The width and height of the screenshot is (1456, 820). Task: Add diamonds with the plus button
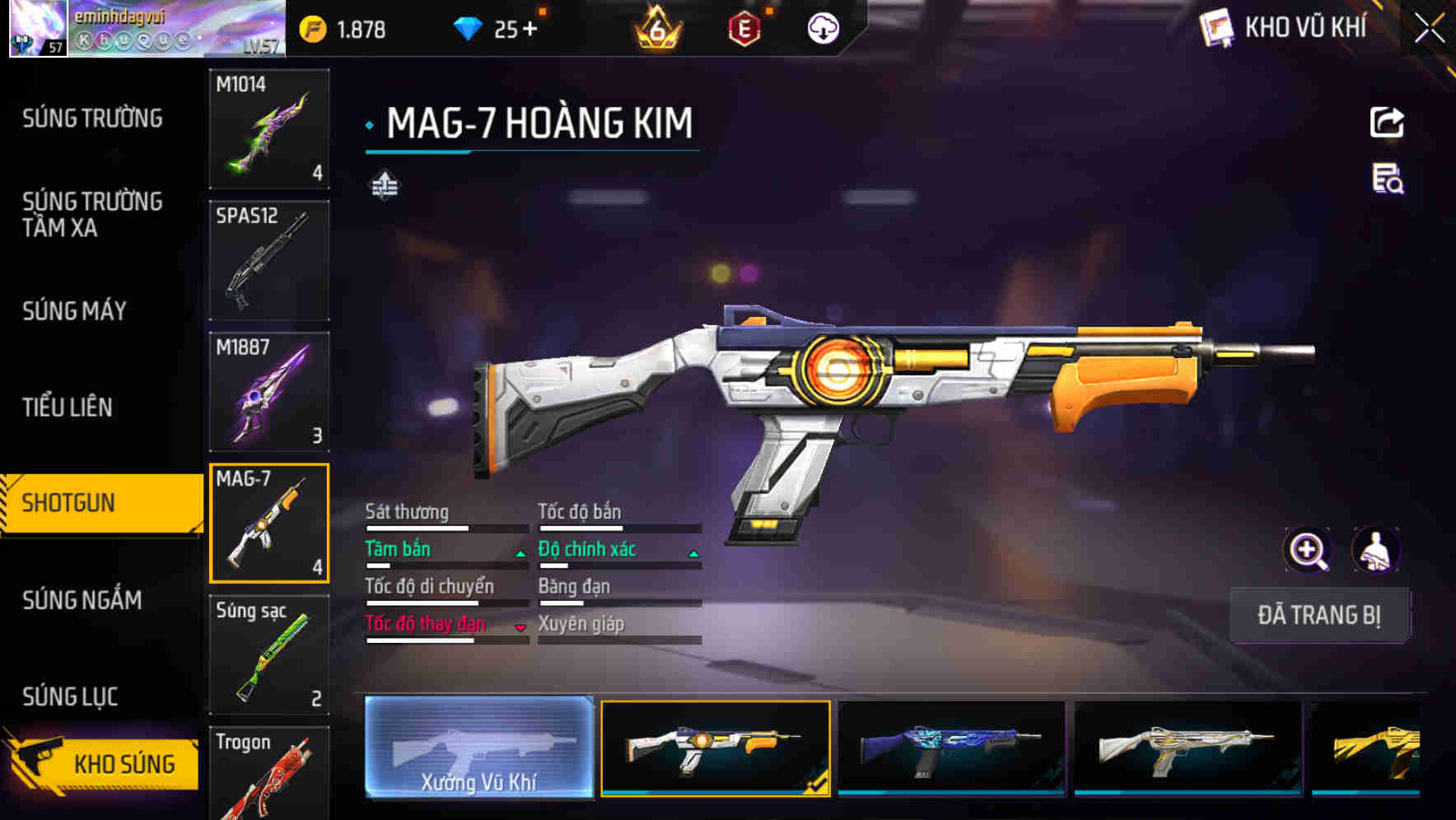click(x=530, y=30)
